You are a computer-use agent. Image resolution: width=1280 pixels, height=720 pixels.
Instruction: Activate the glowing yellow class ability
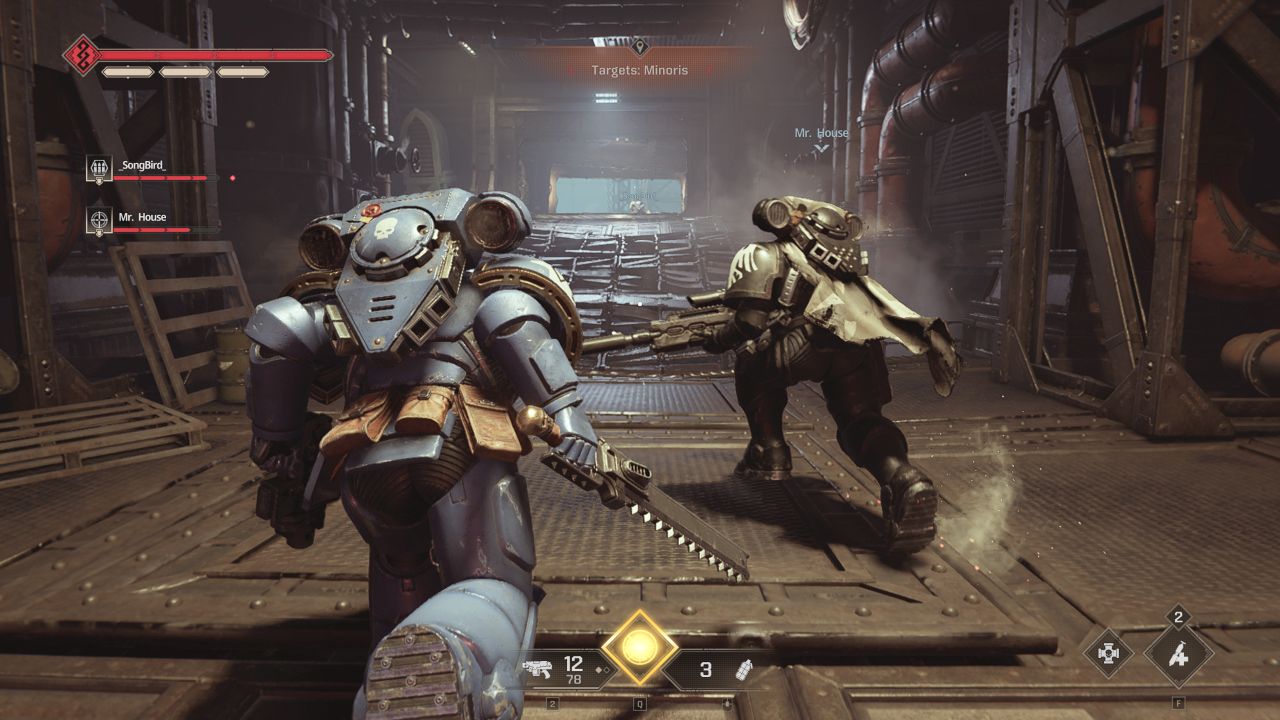coord(639,648)
